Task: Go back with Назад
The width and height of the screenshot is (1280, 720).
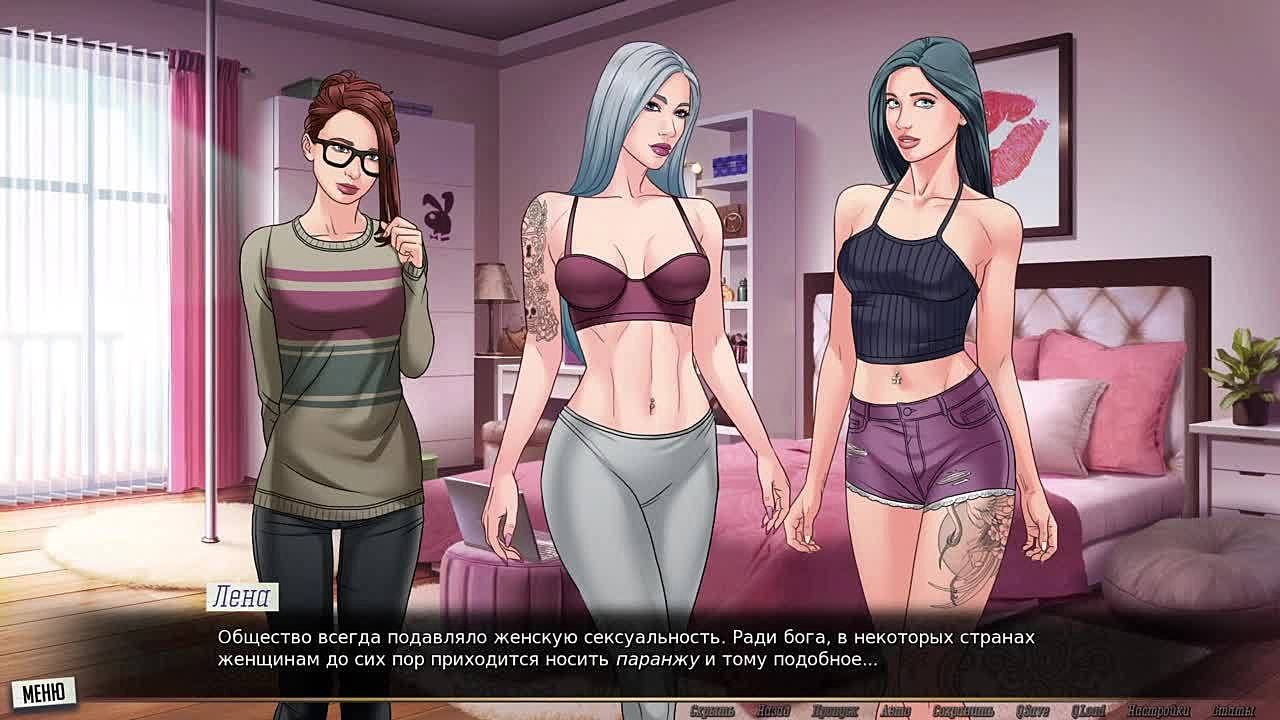Action: (x=773, y=711)
